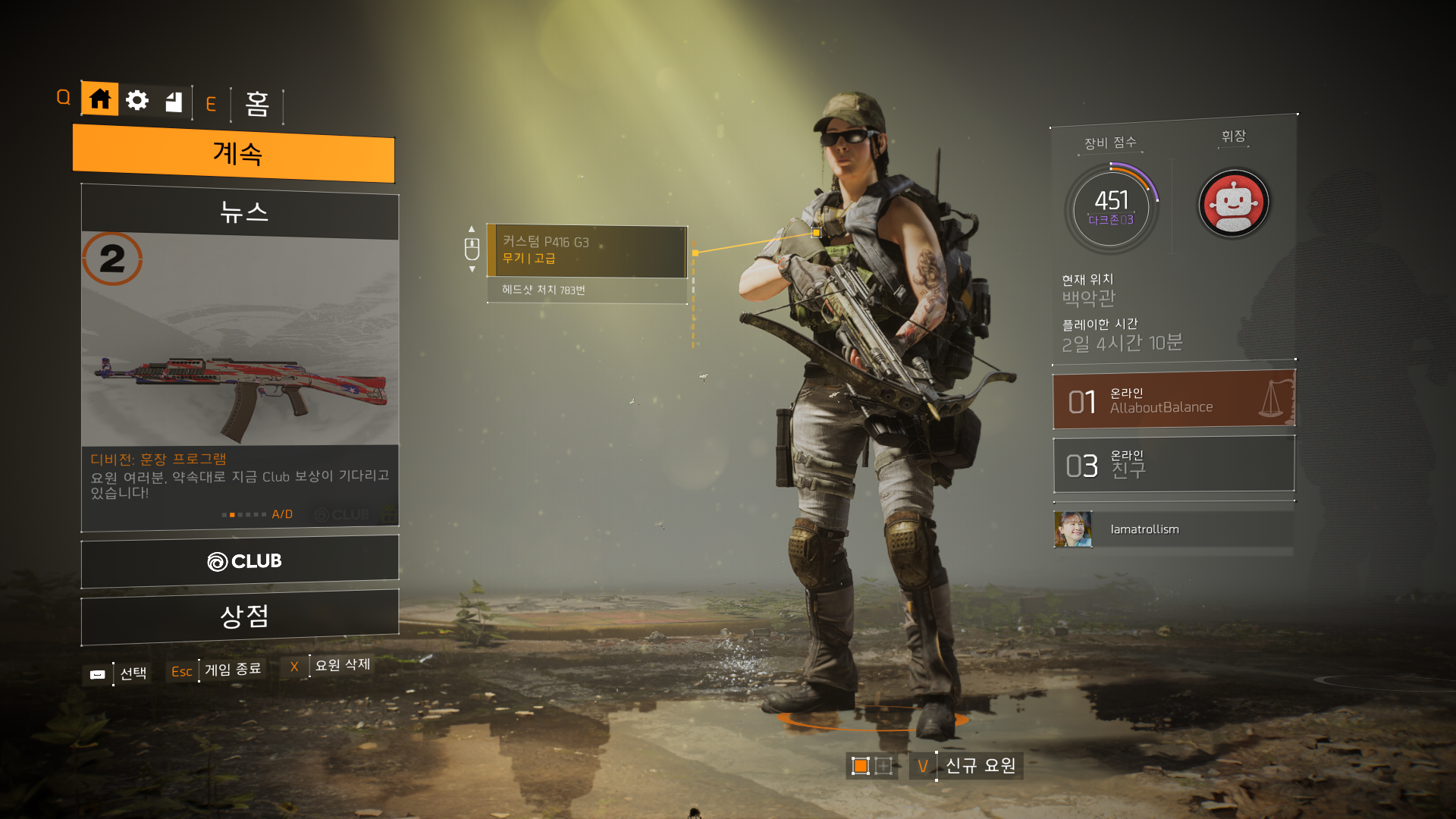Enter the 상점 (Store) menu
The image size is (1456, 819).
240,616
